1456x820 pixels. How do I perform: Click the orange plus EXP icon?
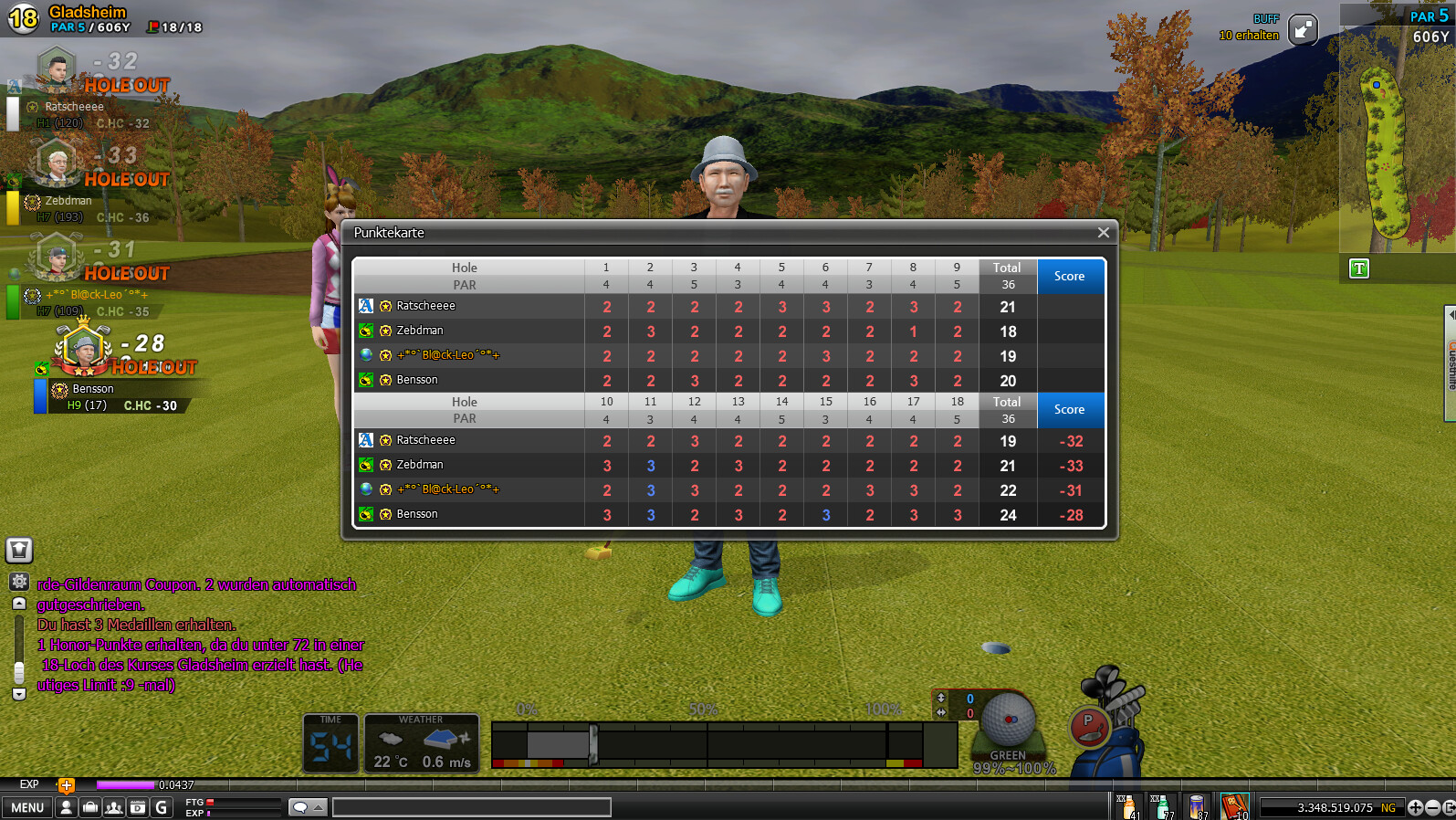tap(66, 784)
